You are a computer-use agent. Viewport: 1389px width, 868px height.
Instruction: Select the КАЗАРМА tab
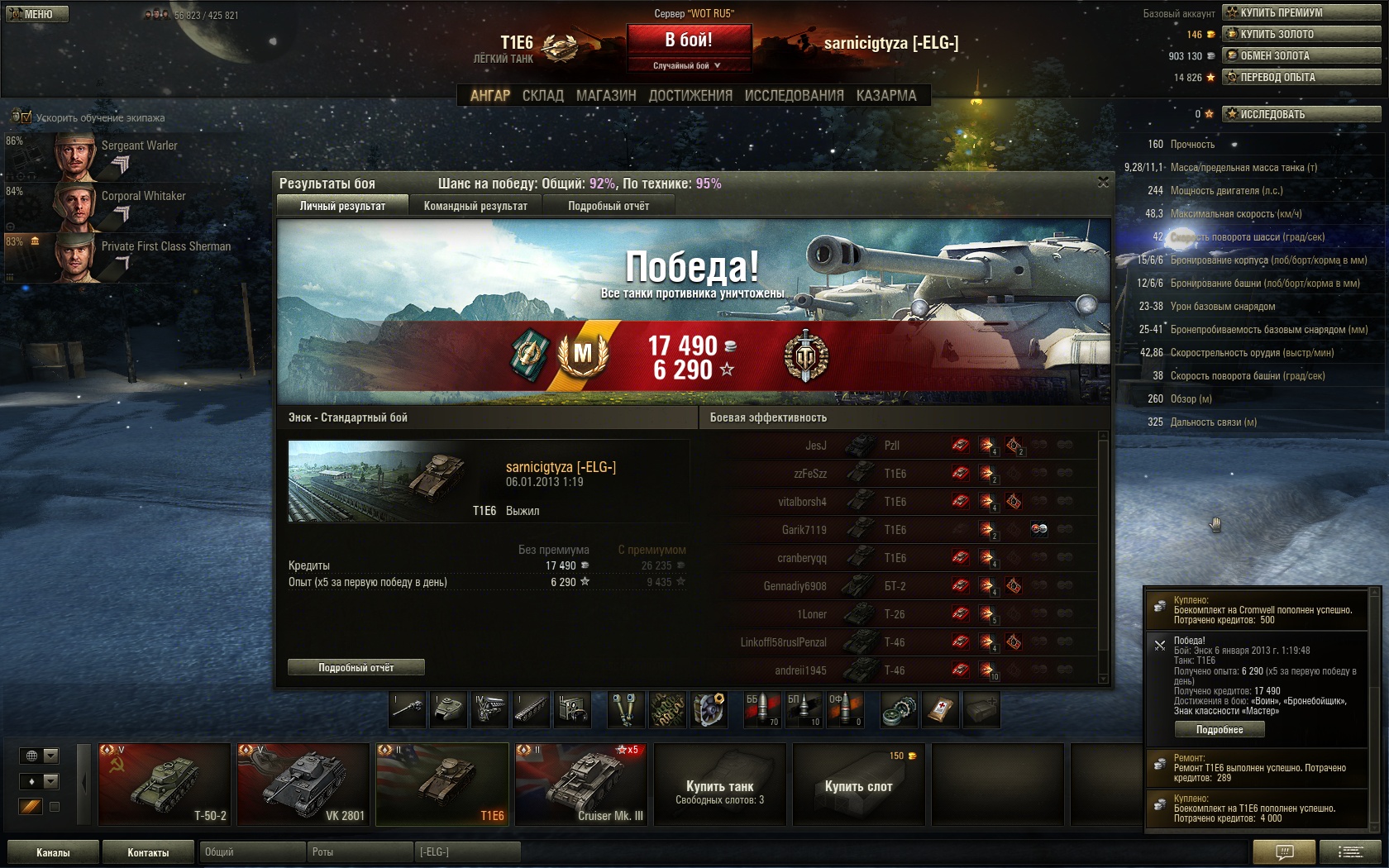pos(886,96)
